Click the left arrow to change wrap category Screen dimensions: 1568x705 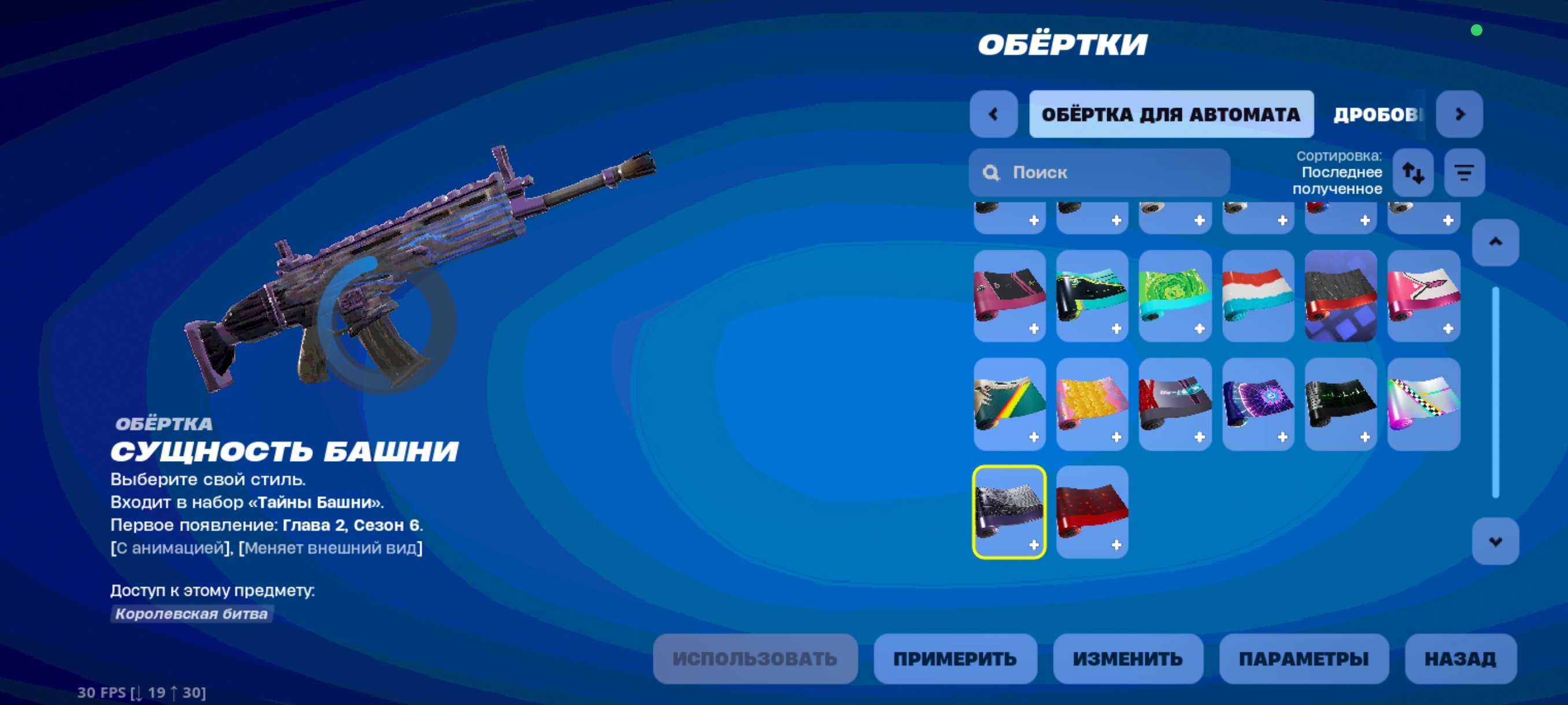coord(993,114)
